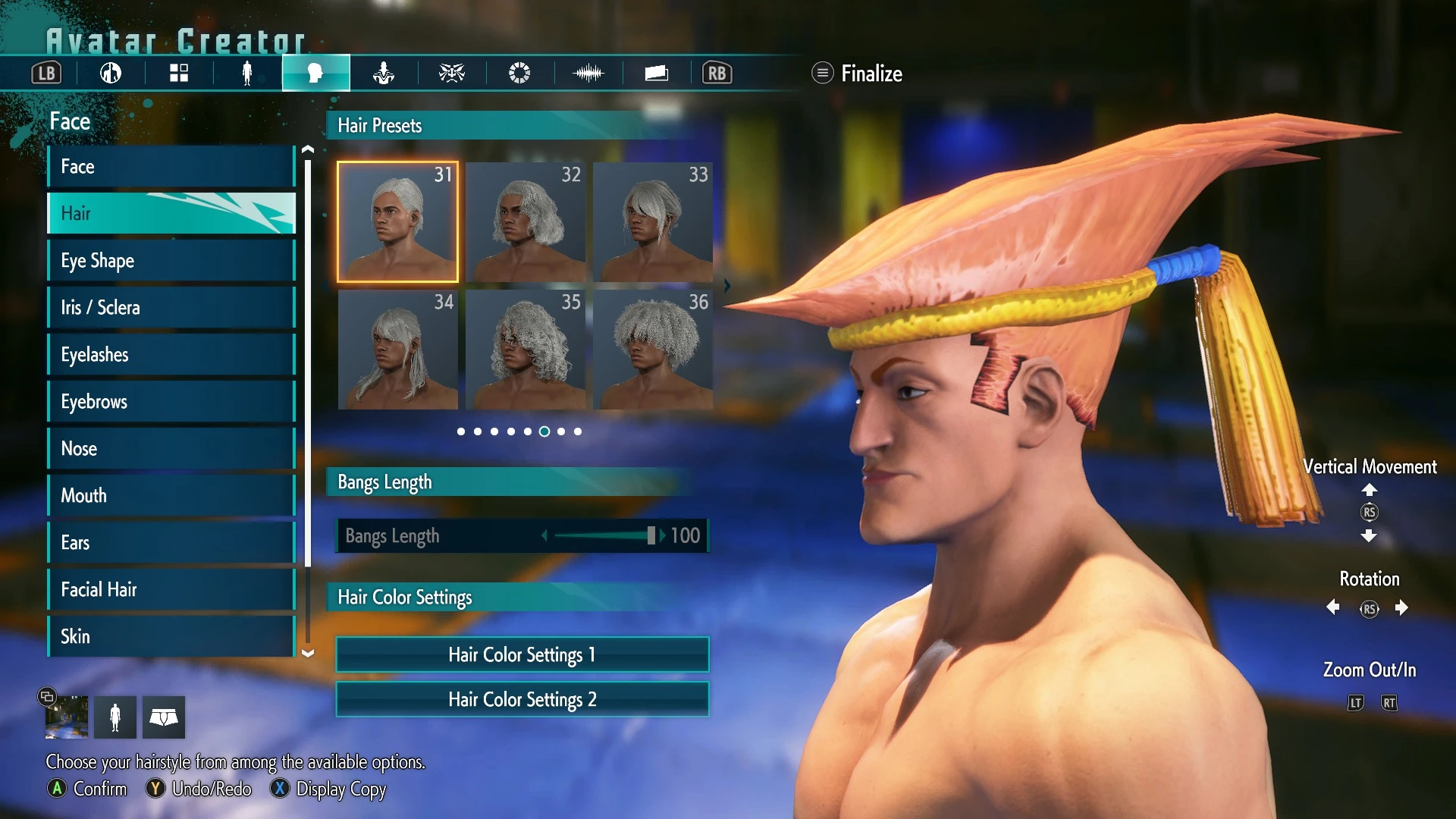This screenshot has width=1456, height=819.
Task: Show the next page of hair presets
Action: 727,286
